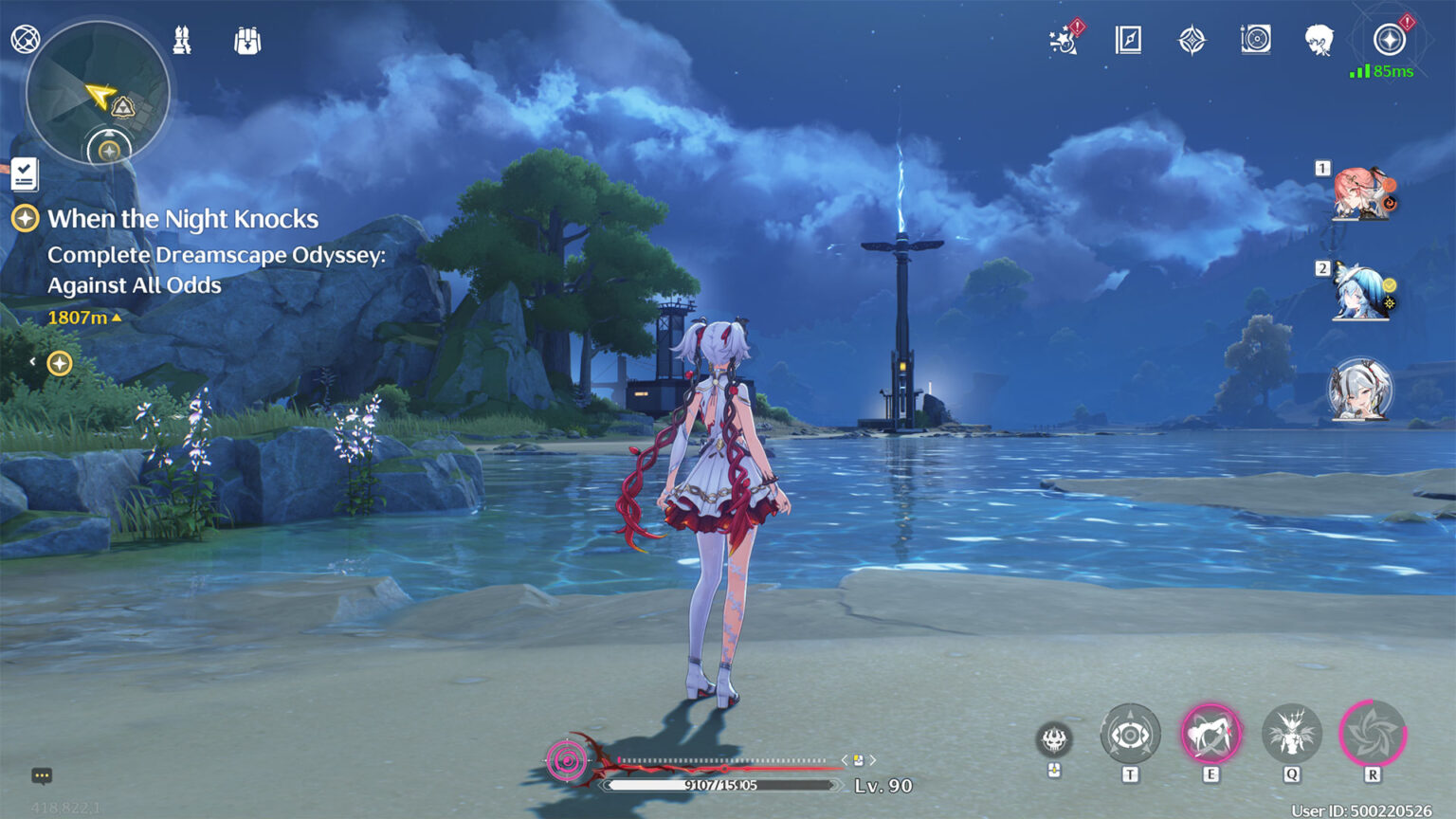Image resolution: width=1456 pixels, height=819 pixels.
Task: Open the circular disc icon in the top bar
Action: click(x=1255, y=40)
